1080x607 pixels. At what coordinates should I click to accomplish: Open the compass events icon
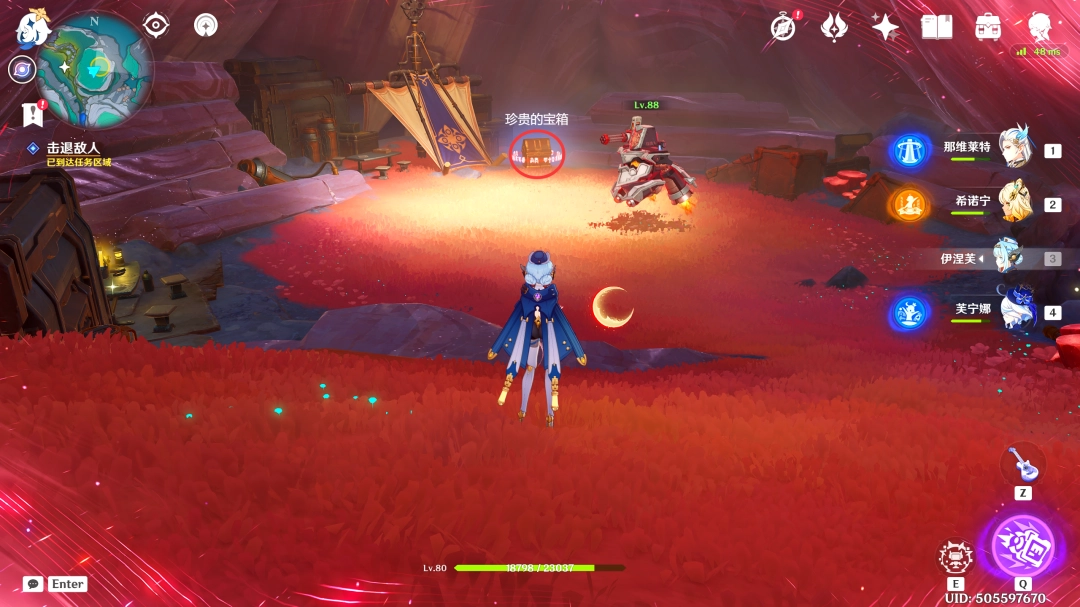point(783,27)
